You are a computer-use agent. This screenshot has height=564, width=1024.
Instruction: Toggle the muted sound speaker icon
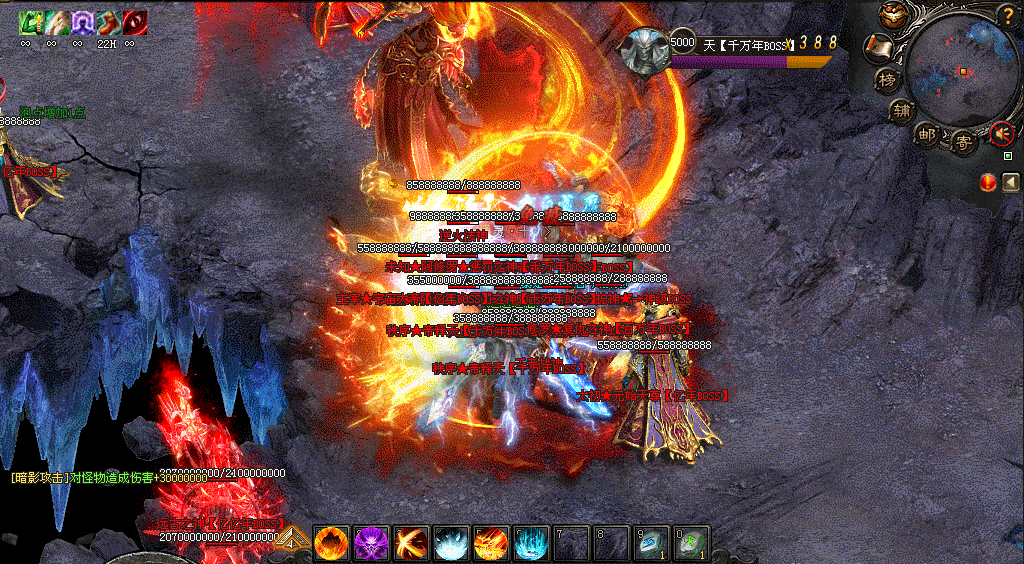pyautogui.click(x=1001, y=131)
